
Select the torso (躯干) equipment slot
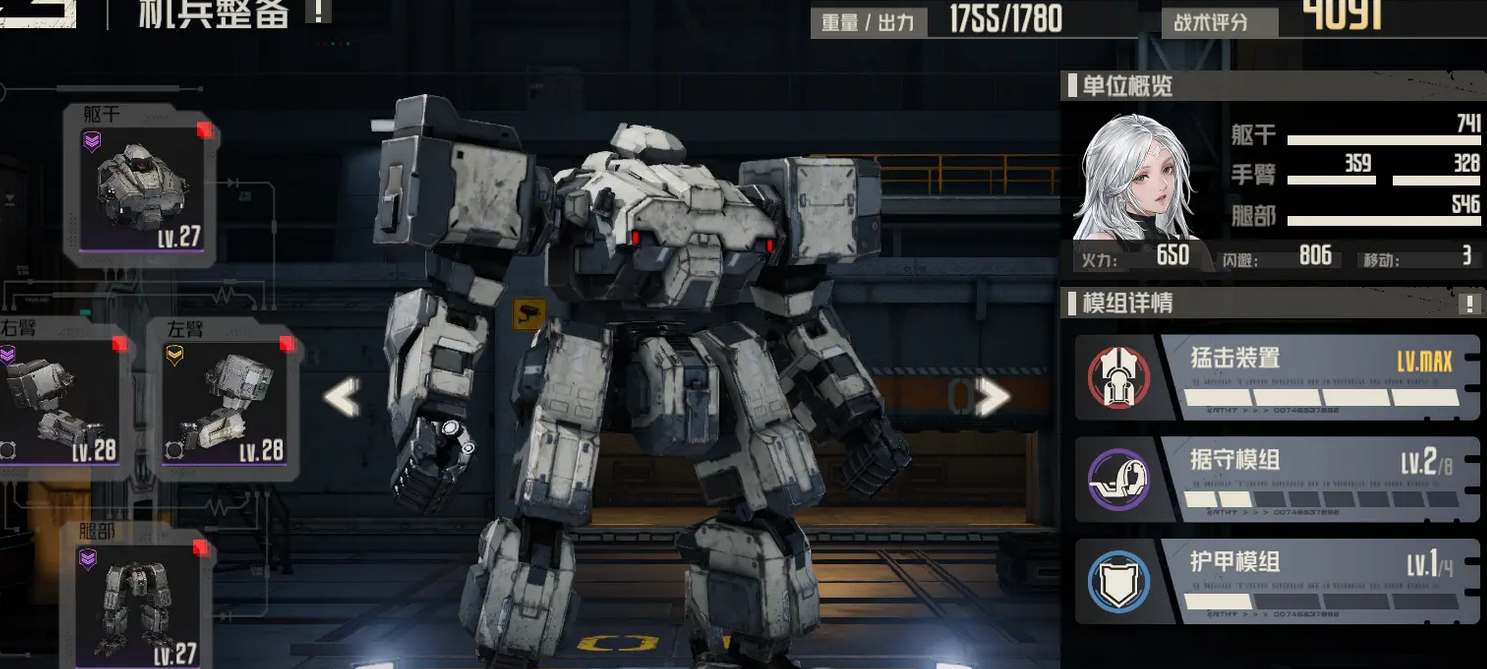click(139, 187)
